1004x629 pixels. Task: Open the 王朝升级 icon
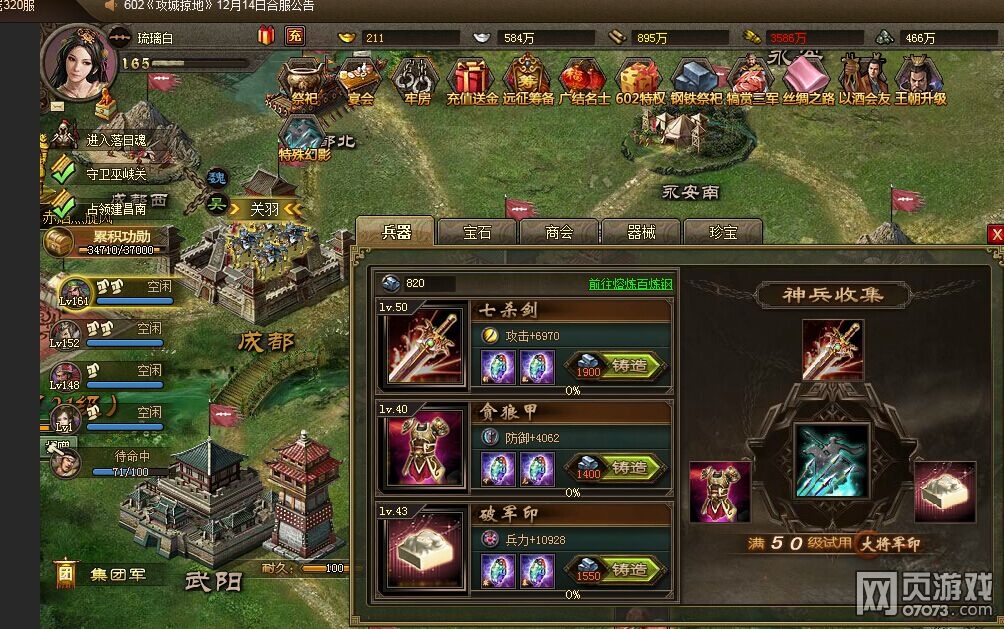pyautogui.click(x=919, y=80)
